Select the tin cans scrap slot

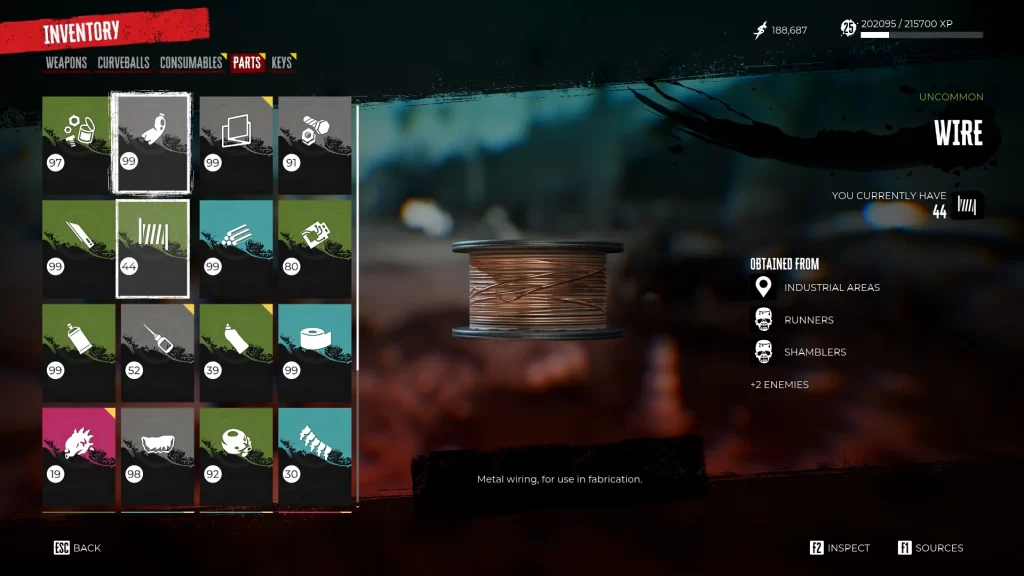click(x=78, y=144)
